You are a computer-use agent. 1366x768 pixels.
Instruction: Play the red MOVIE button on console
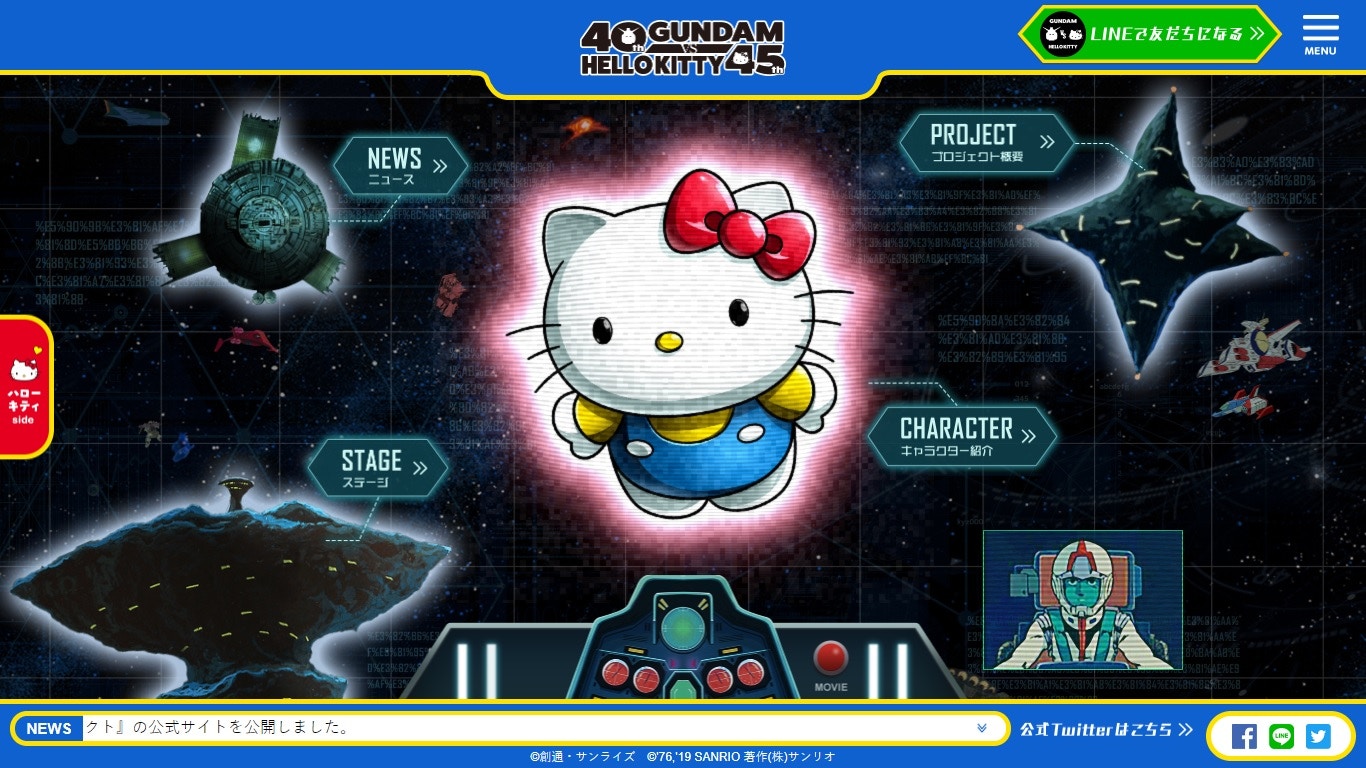(x=830, y=659)
